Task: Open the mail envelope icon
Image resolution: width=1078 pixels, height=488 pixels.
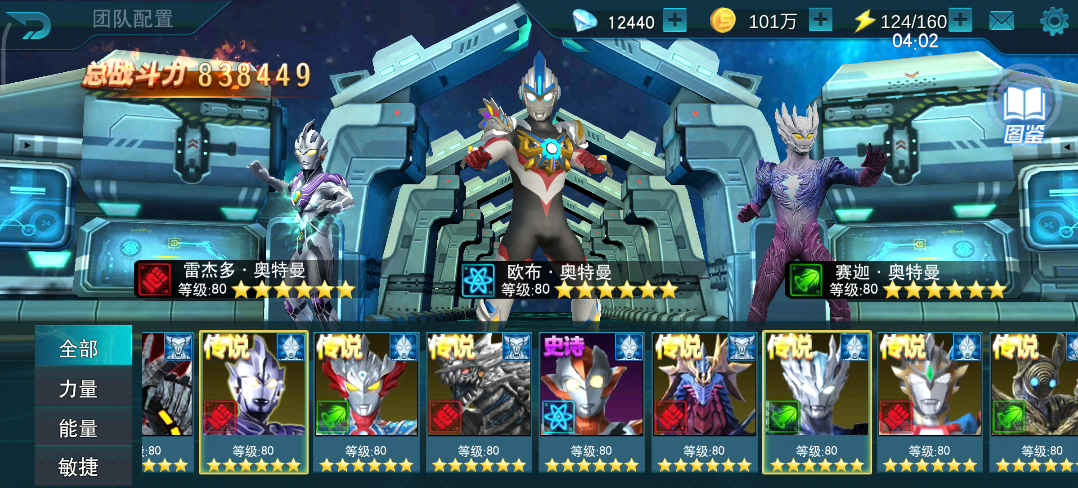Action: click(1002, 20)
